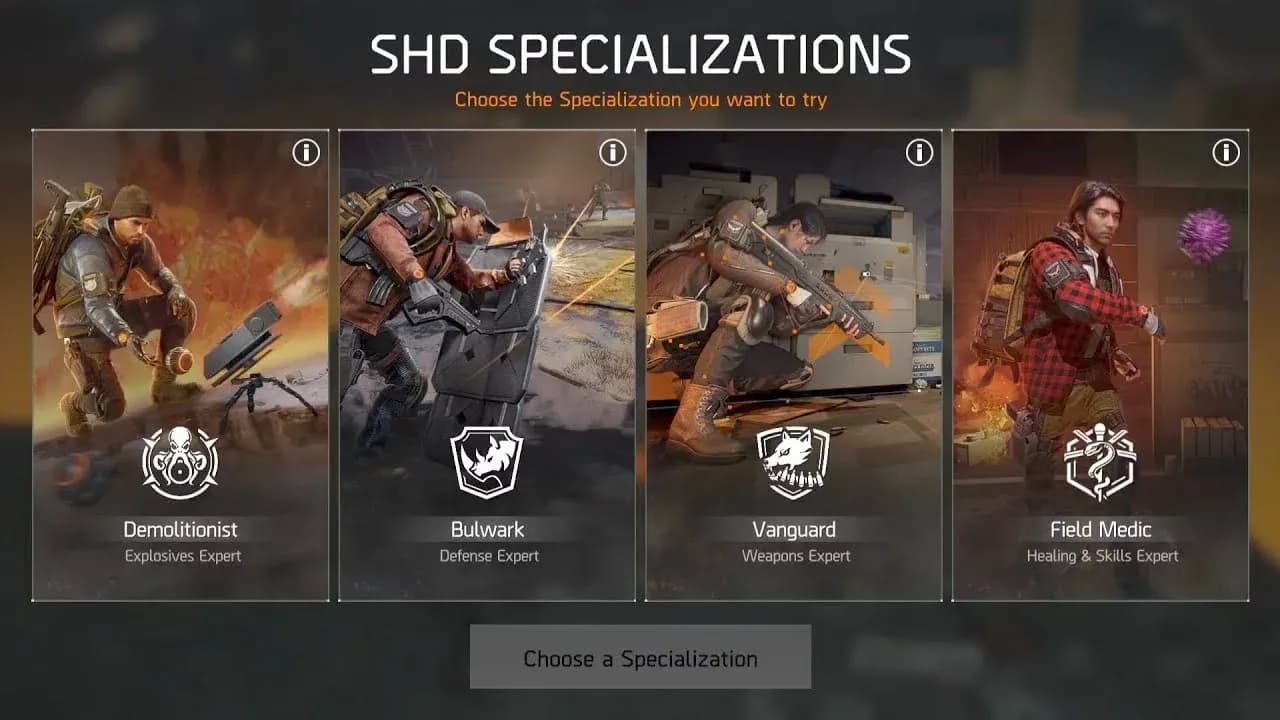Open the Demolitionist info icon
Viewport: 1280px width, 720px height.
click(x=305, y=152)
